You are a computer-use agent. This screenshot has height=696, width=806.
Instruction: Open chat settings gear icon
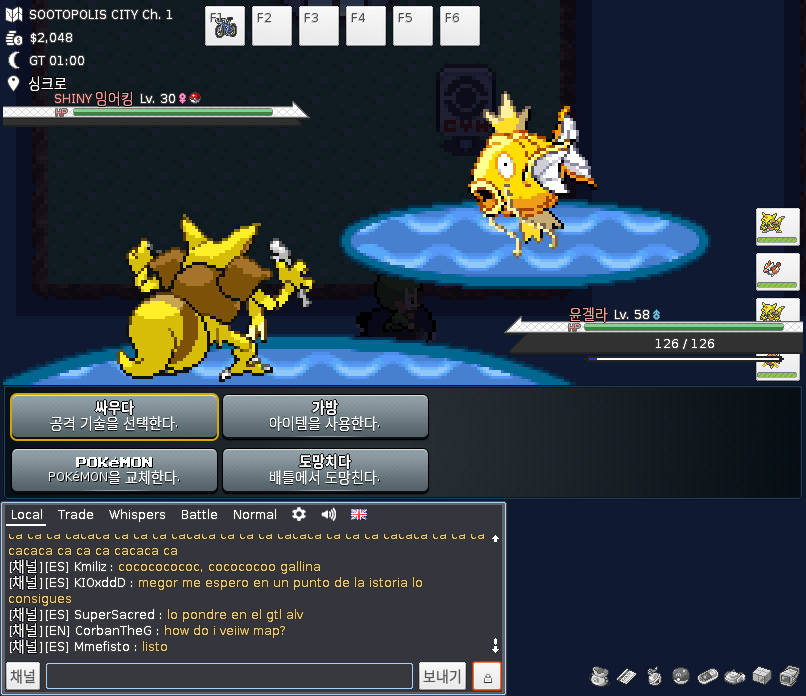298,515
